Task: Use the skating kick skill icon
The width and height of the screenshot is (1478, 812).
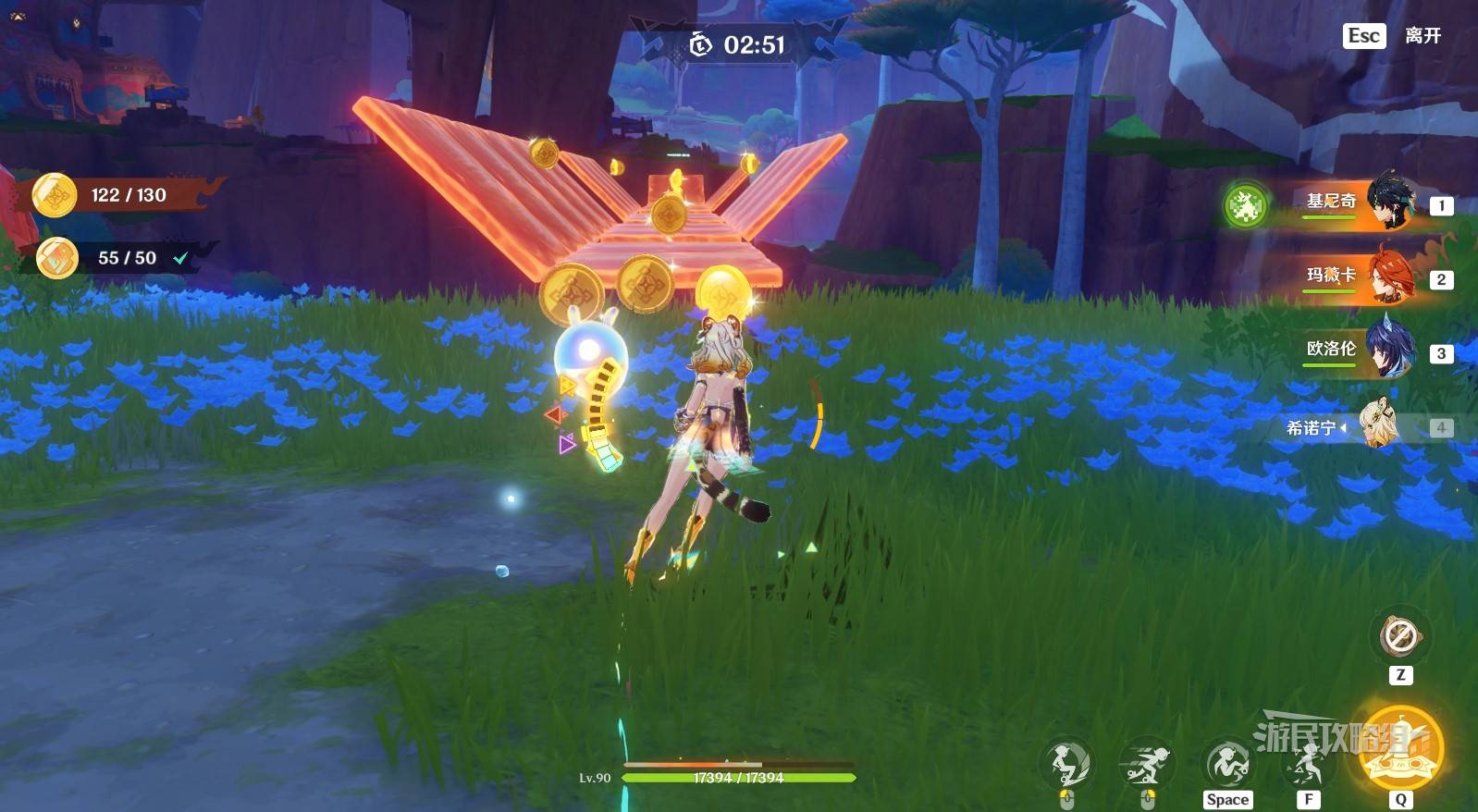Action: (x=1066, y=764)
